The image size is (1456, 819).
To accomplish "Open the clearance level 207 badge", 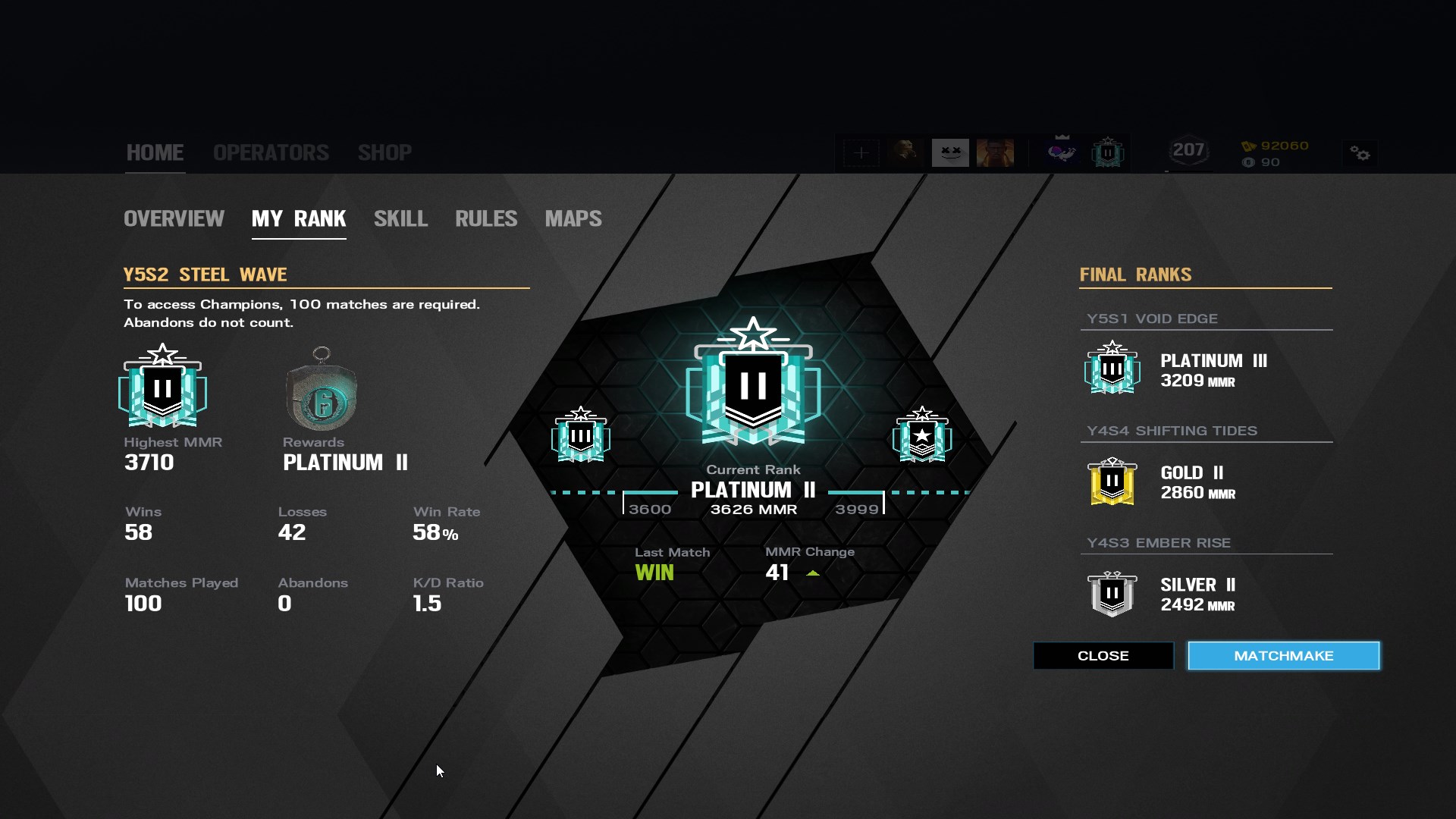I will click(x=1188, y=151).
